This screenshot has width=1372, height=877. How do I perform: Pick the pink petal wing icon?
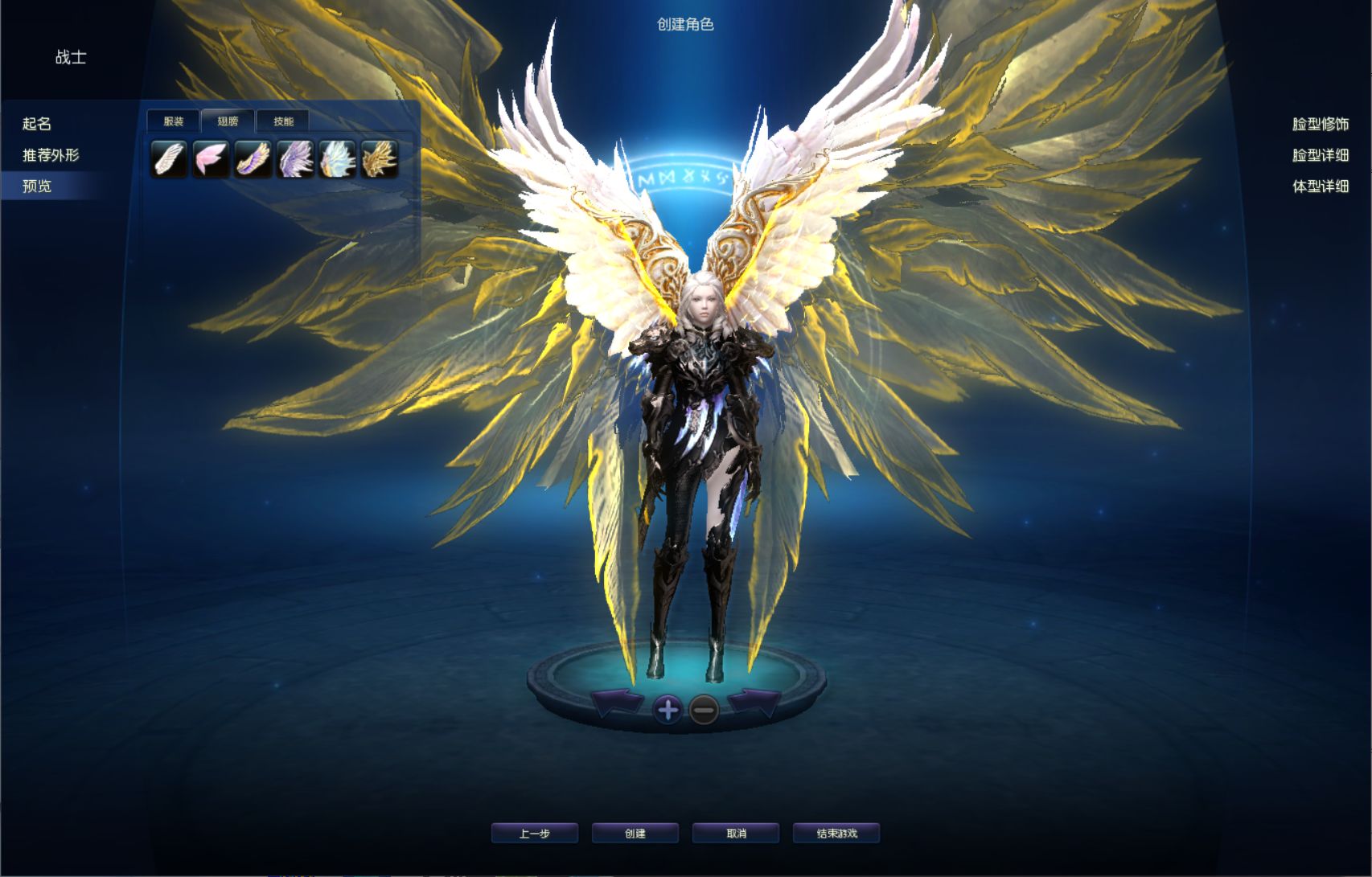coord(211,158)
